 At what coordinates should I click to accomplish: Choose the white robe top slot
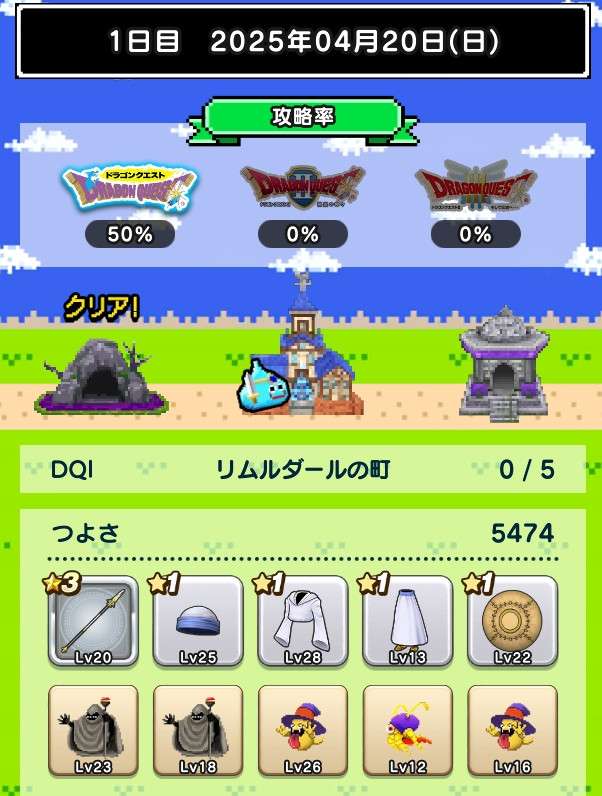(x=302, y=621)
